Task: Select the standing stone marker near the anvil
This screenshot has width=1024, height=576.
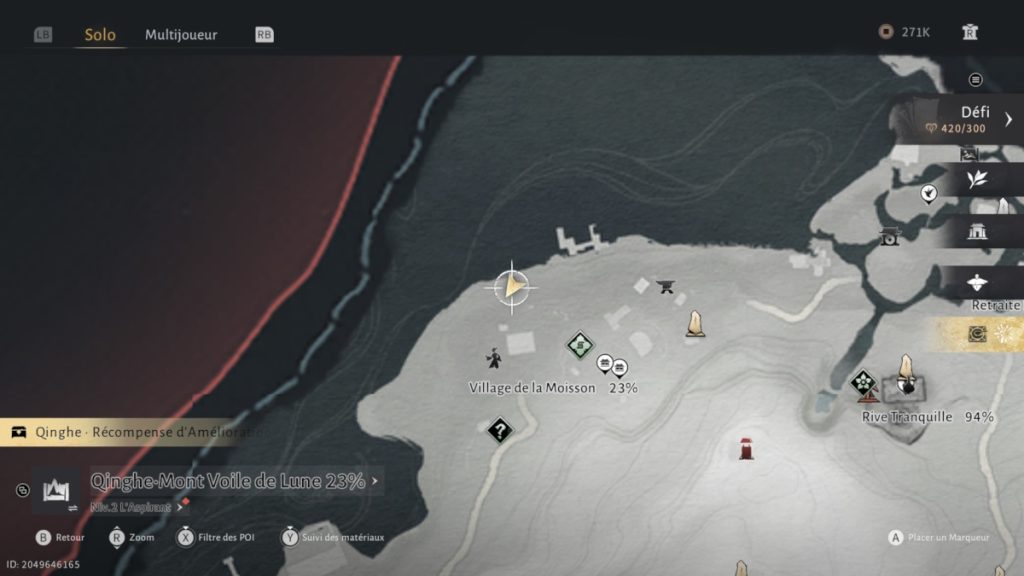Action: [694, 324]
